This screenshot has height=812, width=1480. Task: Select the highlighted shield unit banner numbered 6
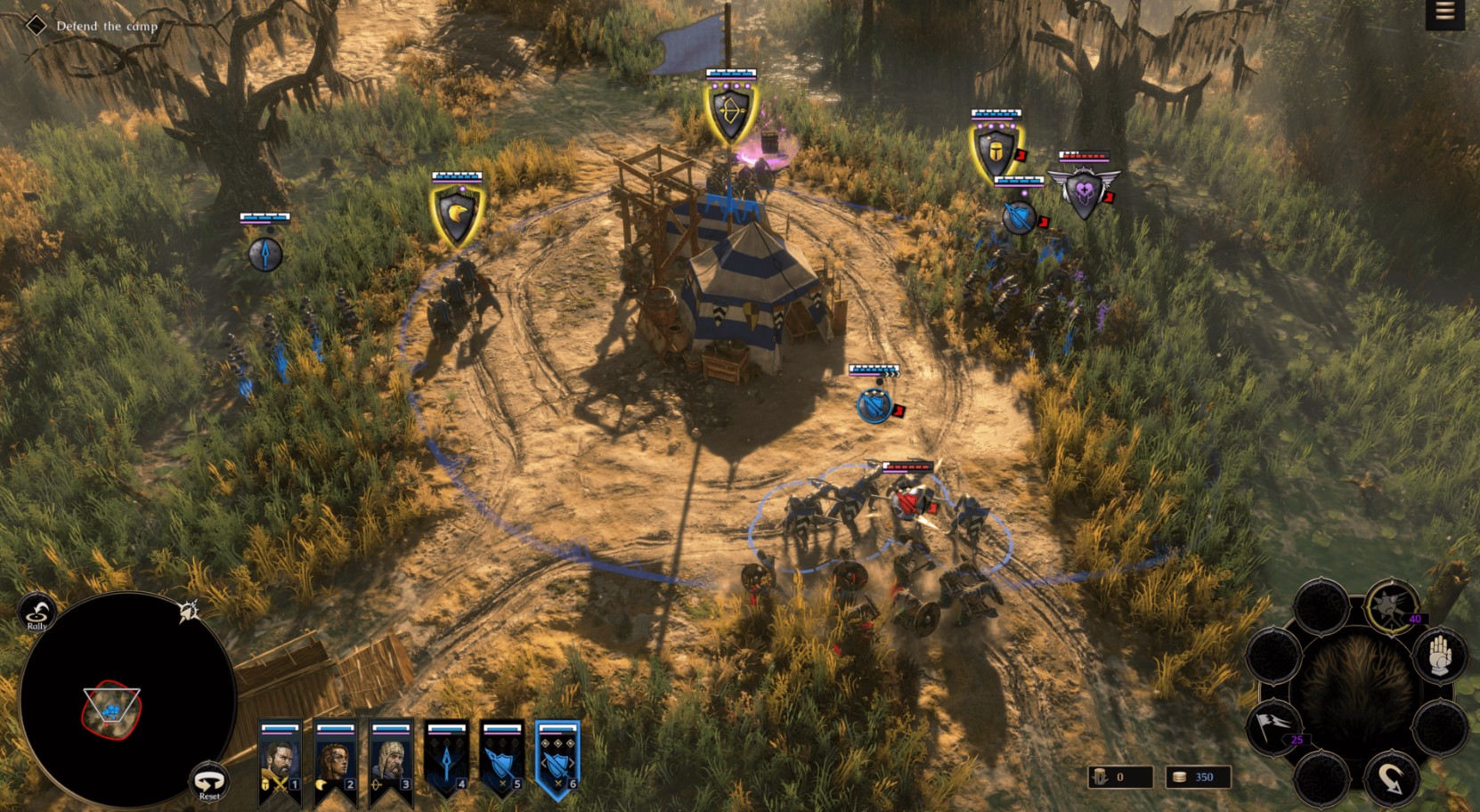pyautogui.click(x=557, y=763)
